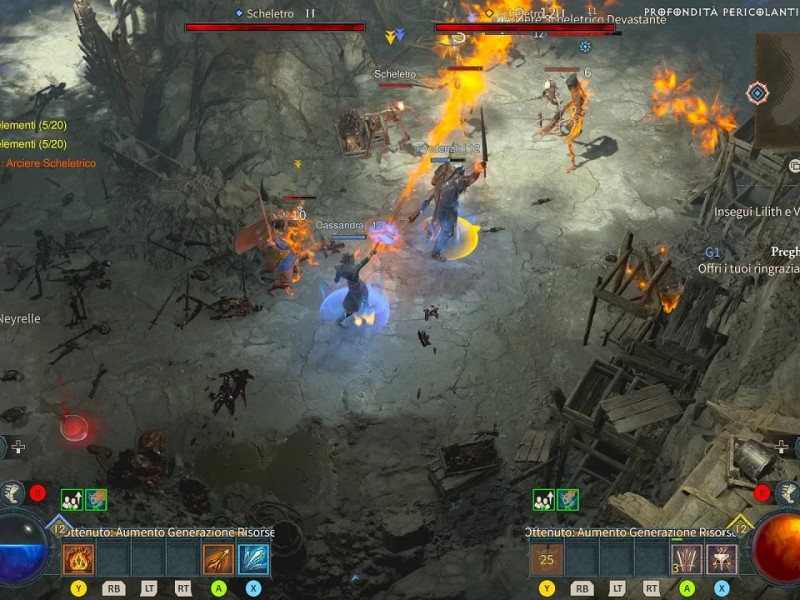Select the blue face buff above the blue-orb hotbar
Screen dimensions: 800x600
(x=96, y=499)
